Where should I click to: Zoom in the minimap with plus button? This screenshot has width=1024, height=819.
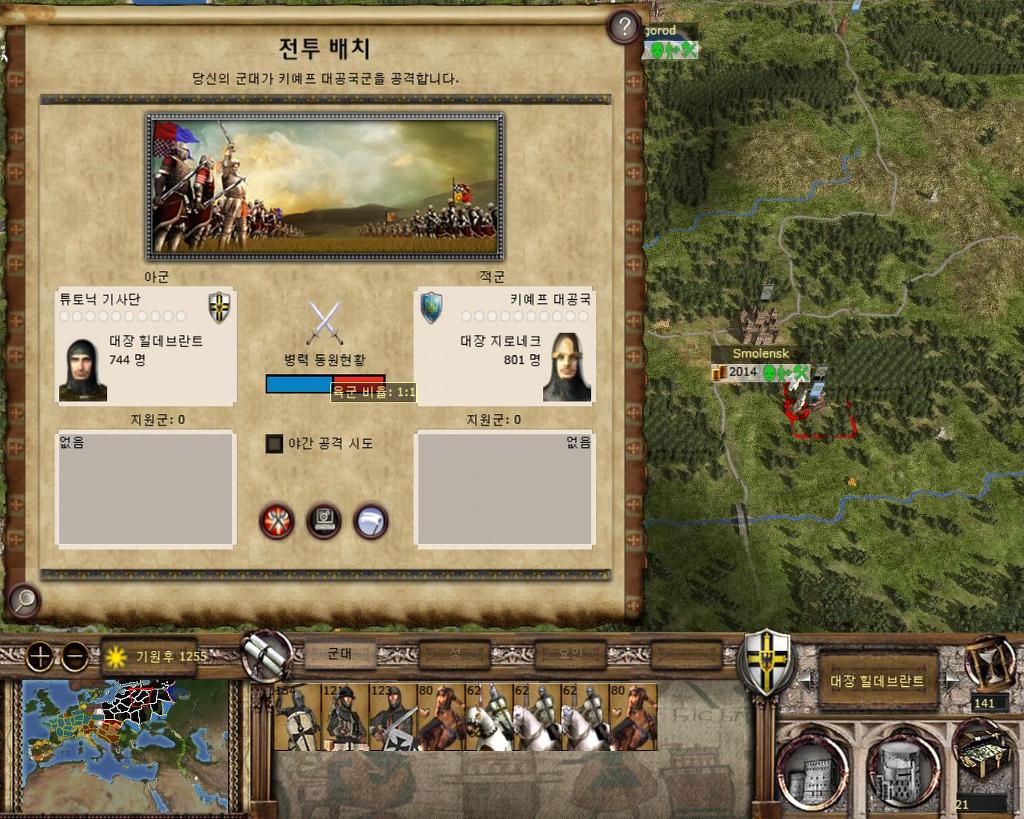click(39, 657)
